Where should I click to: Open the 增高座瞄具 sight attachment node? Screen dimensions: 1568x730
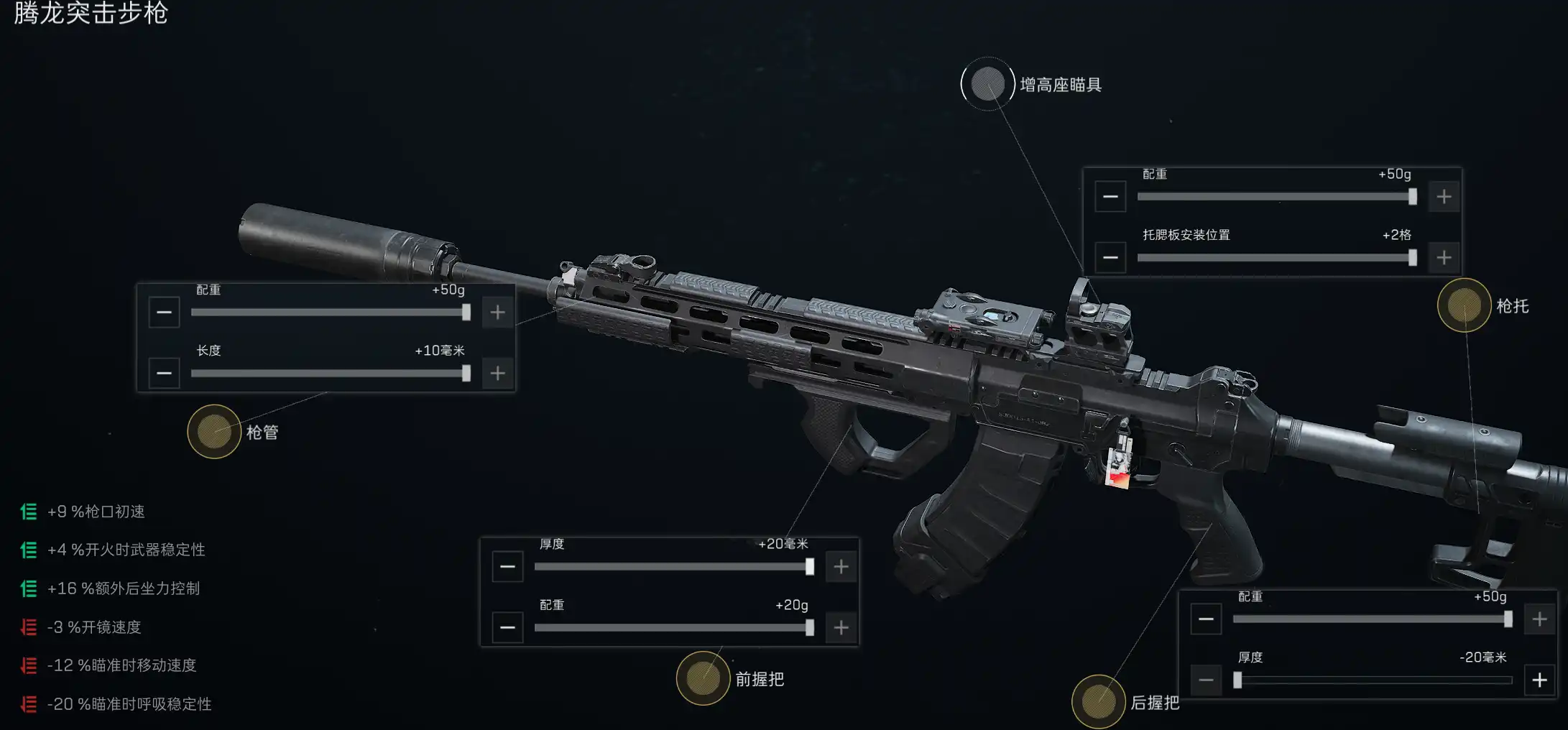click(x=987, y=84)
